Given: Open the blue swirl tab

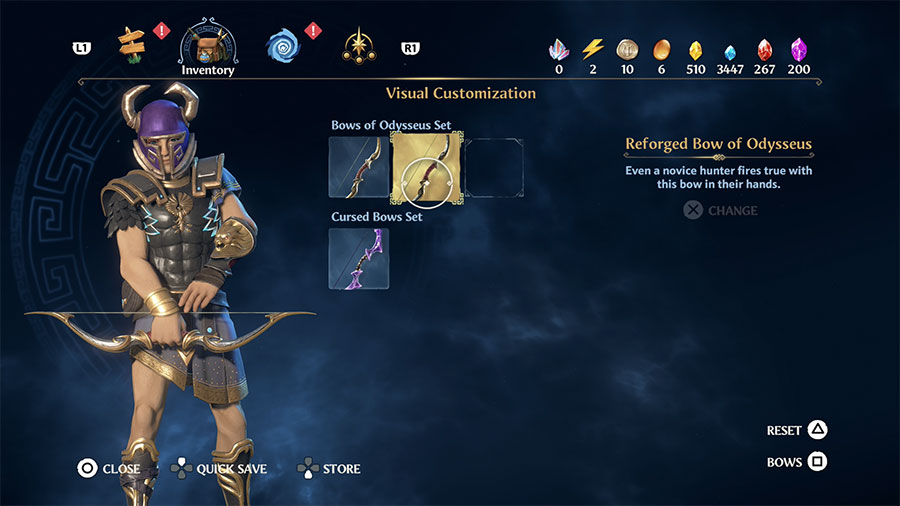Looking at the screenshot, I should [283, 45].
